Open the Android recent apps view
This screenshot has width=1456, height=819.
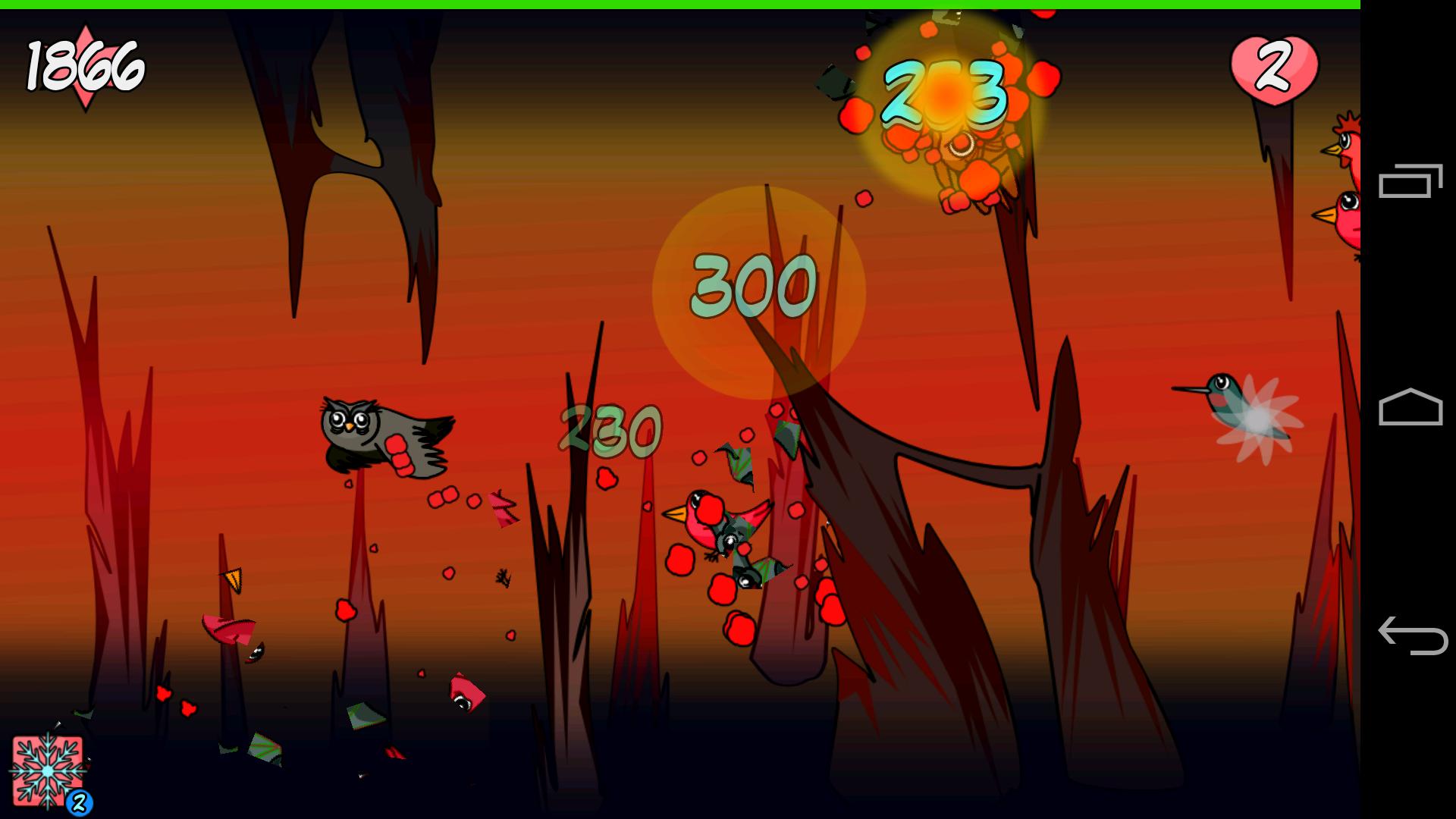[1410, 181]
